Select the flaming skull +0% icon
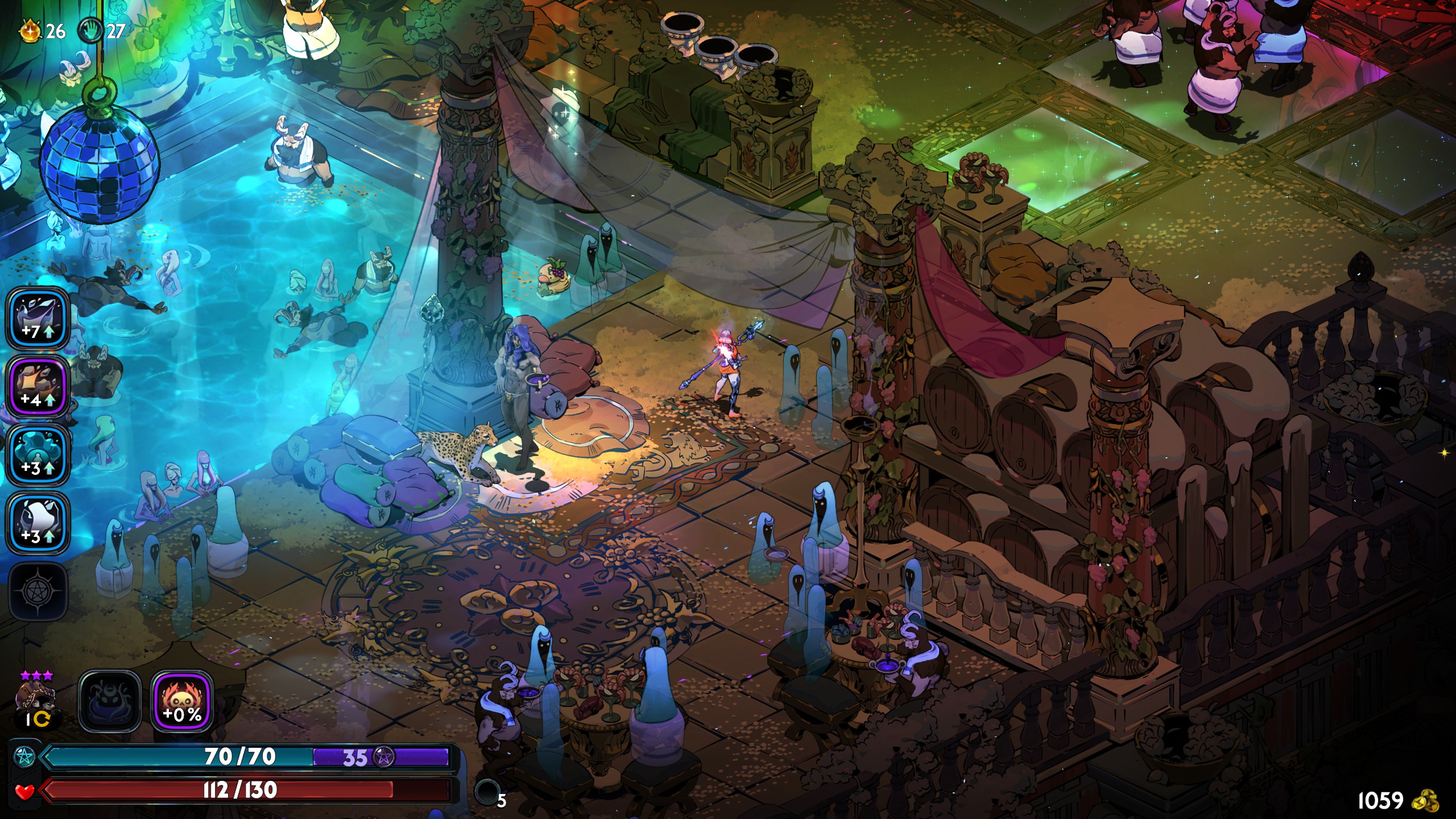Image resolution: width=1456 pixels, height=819 pixels. click(x=182, y=701)
